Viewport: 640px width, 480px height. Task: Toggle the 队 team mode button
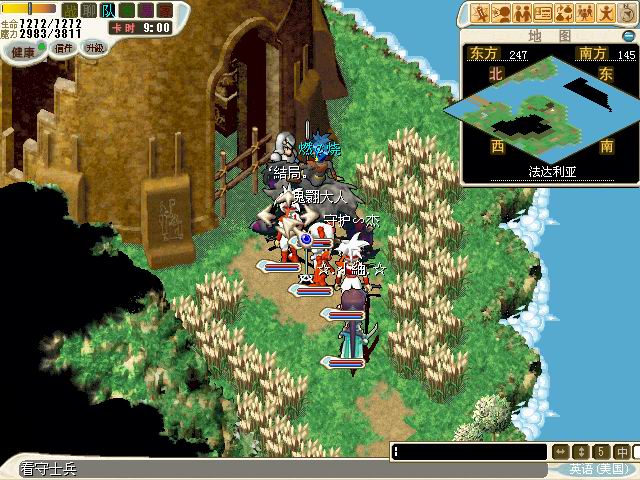[x=107, y=10]
